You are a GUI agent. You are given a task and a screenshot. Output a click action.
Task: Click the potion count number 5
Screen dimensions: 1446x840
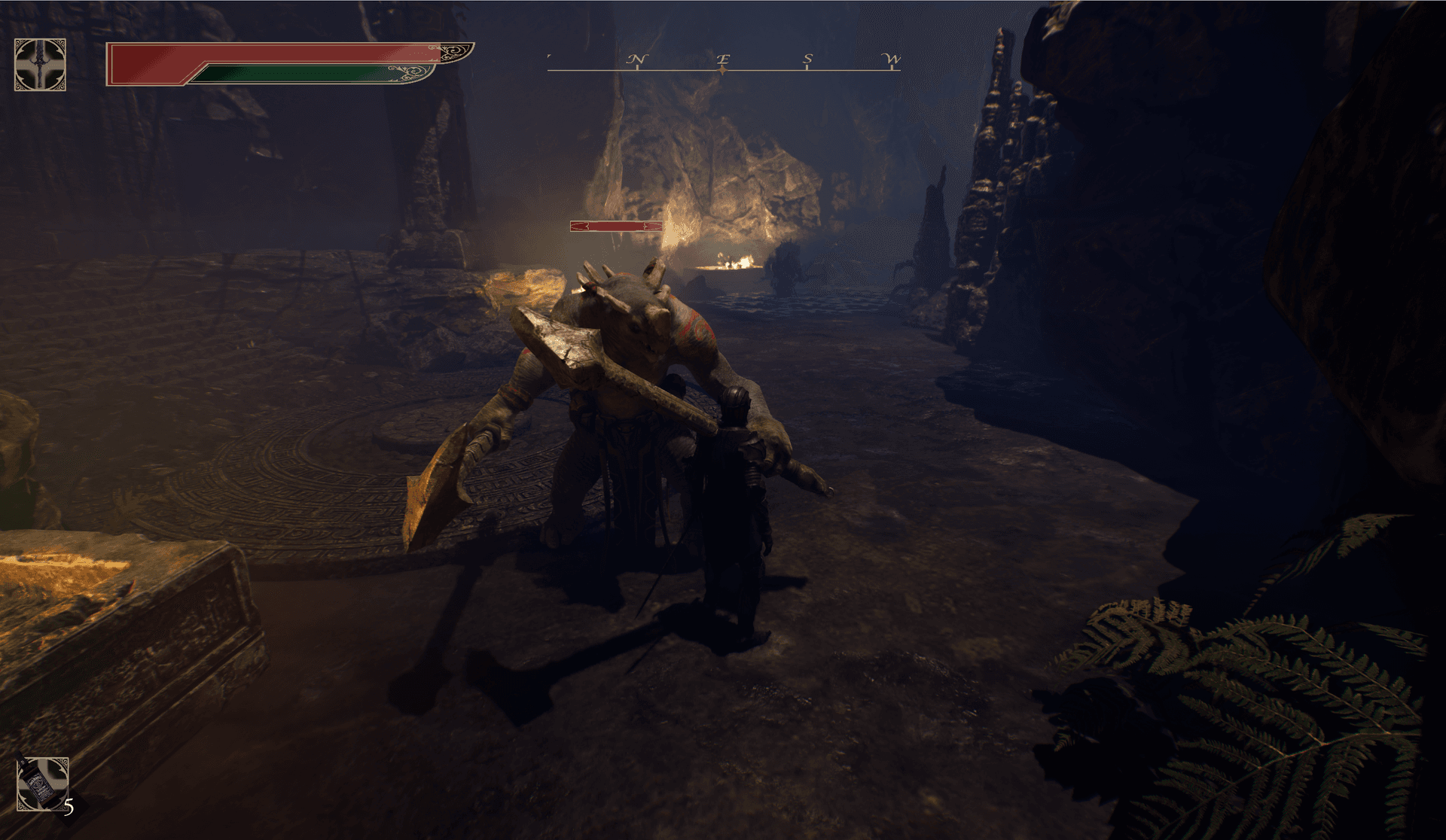coord(69,808)
